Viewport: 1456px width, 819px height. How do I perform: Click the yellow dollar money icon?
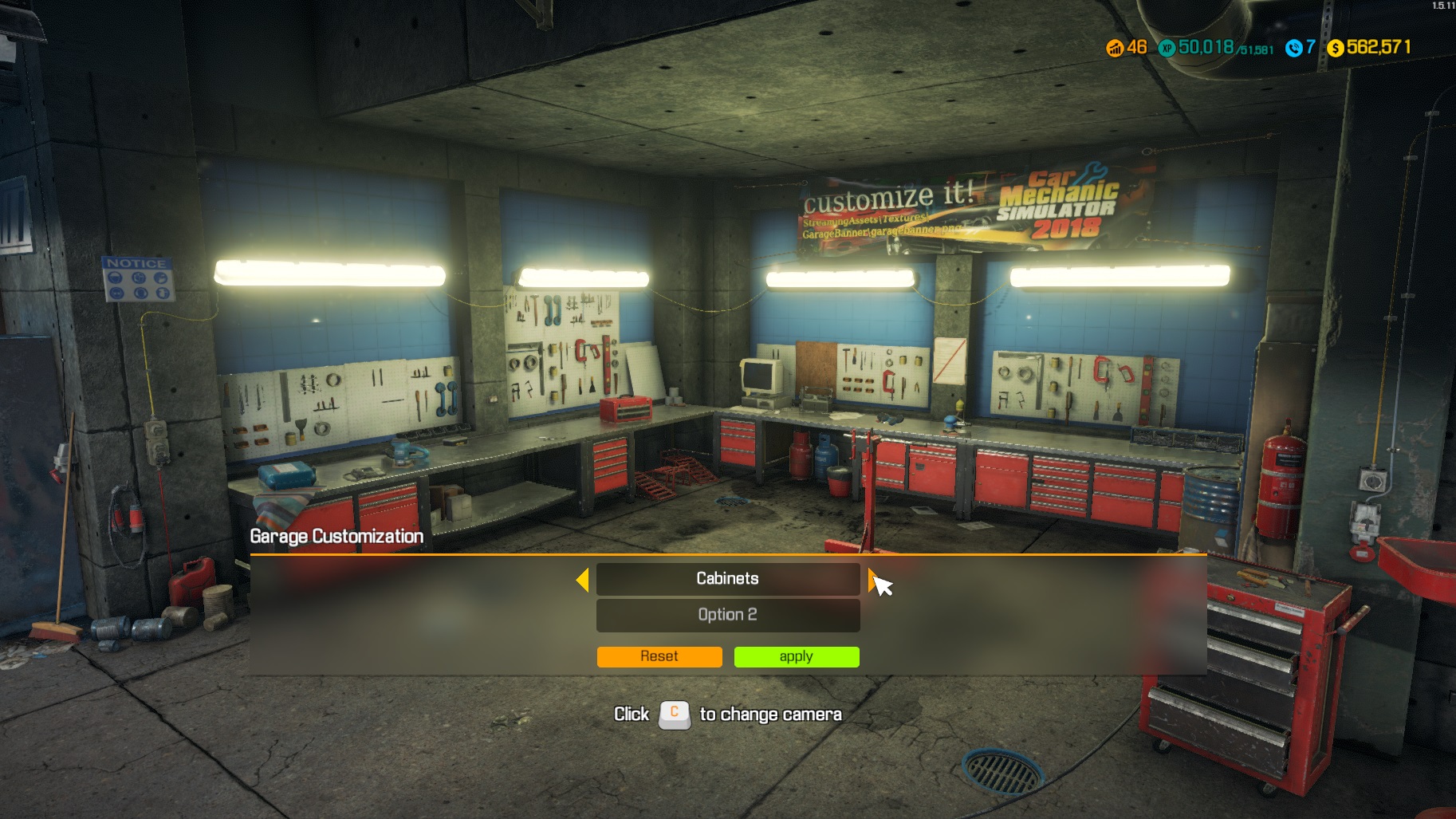point(1334,48)
